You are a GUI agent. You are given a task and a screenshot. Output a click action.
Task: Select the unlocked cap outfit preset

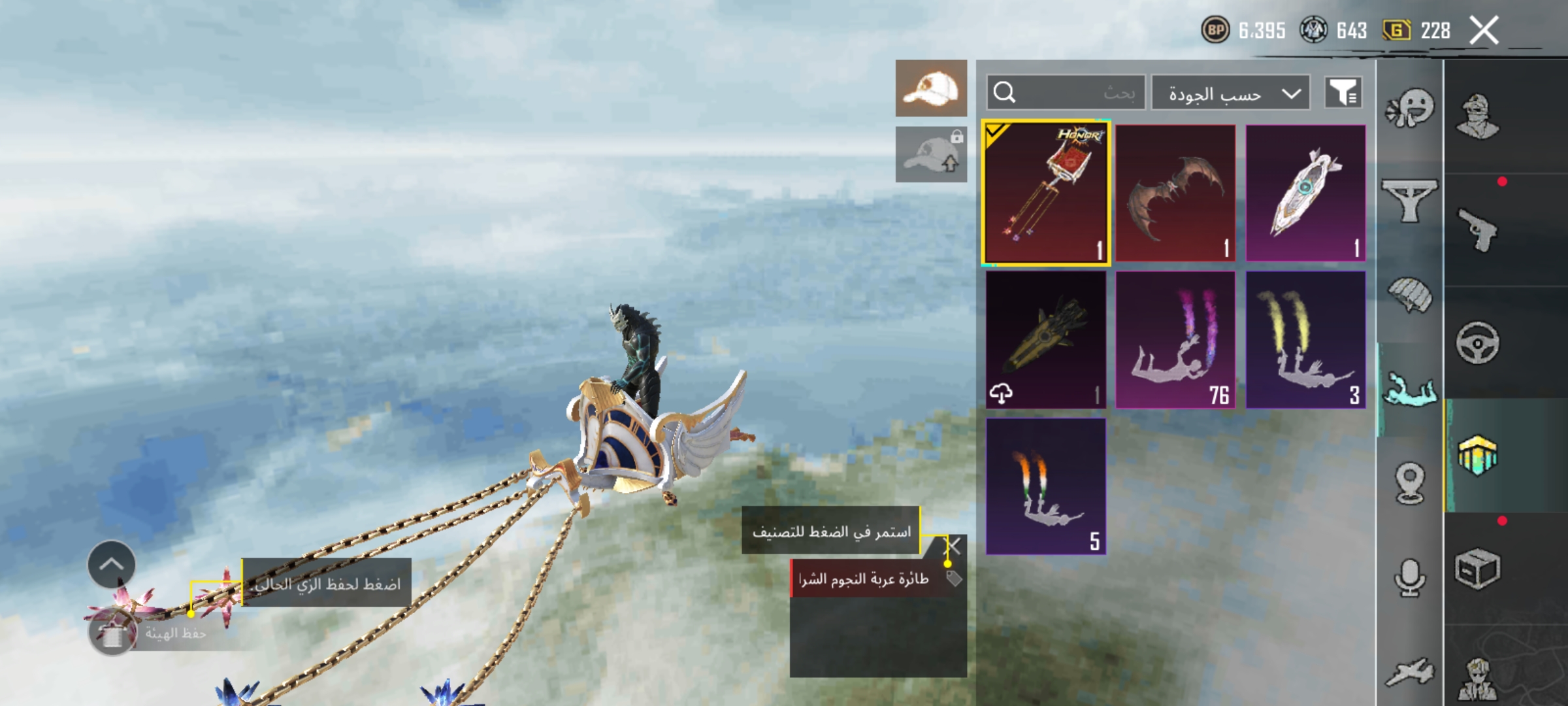(x=931, y=88)
